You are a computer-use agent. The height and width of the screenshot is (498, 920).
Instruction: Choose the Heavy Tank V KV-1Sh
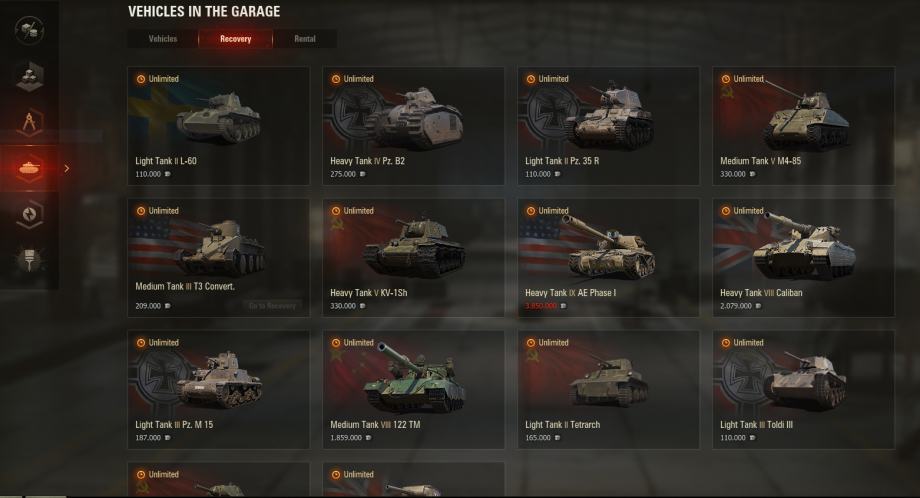(x=413, y=257)
